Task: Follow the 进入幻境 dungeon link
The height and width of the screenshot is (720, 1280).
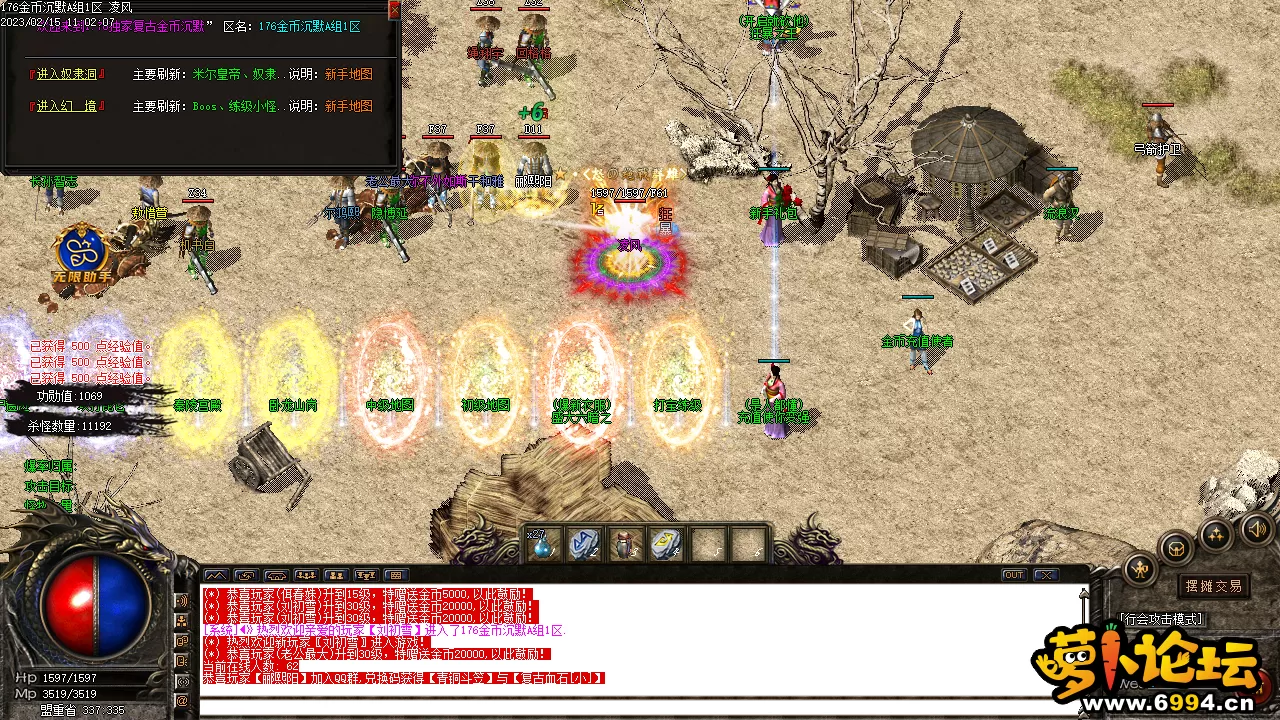Action: coord(67,106)
